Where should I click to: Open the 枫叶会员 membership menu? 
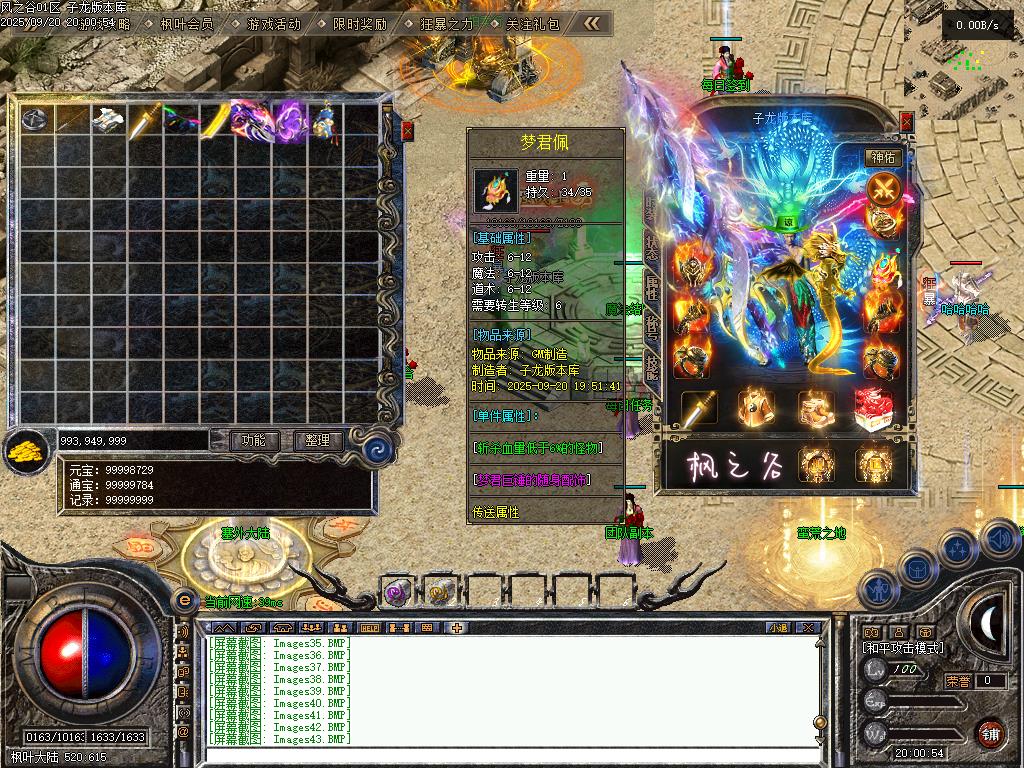187,23
